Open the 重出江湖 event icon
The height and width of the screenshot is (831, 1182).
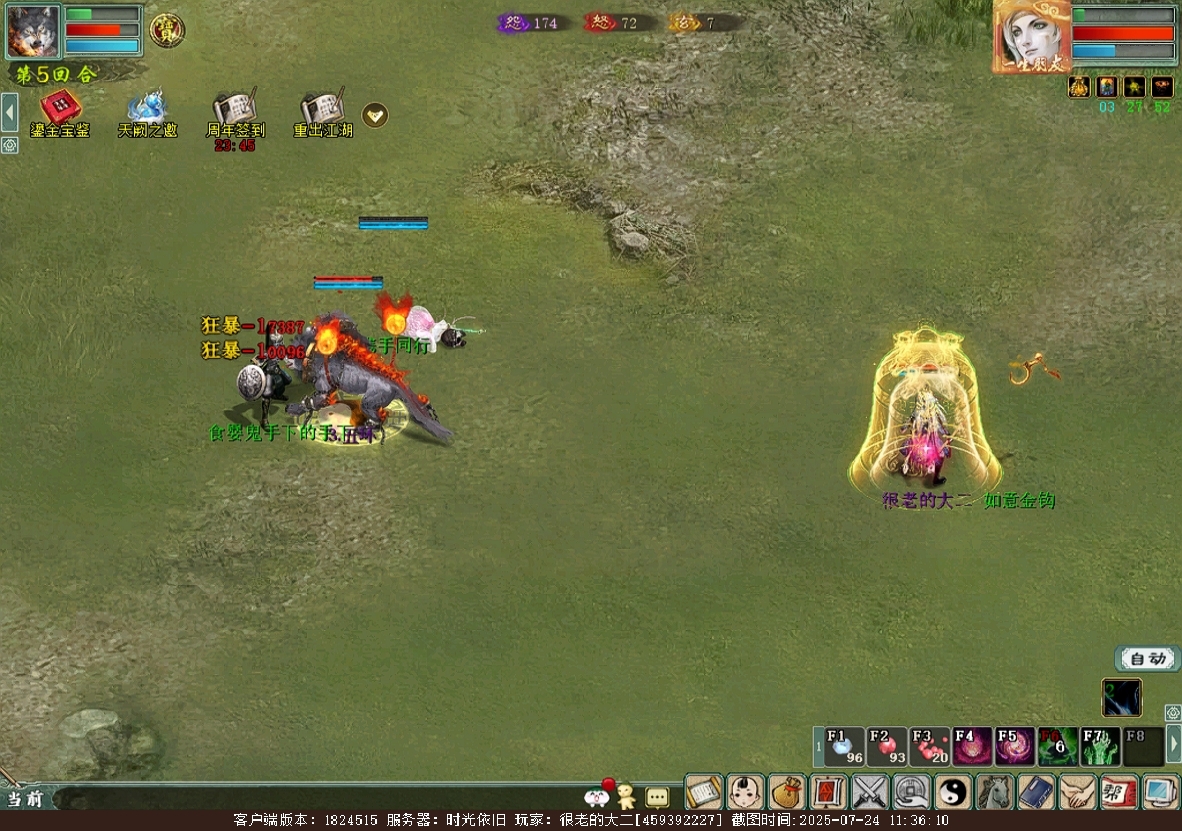tap(322, 108)
